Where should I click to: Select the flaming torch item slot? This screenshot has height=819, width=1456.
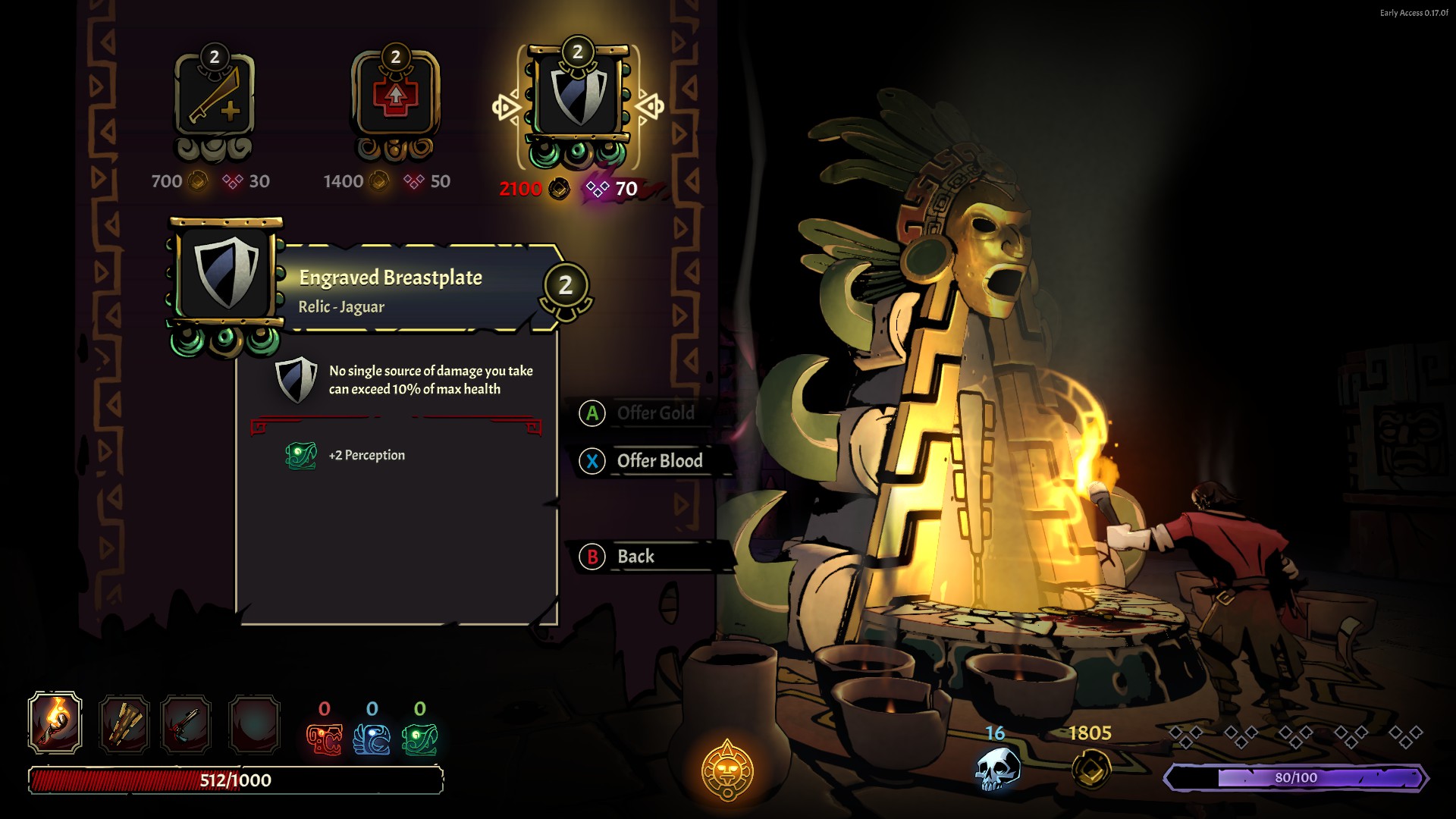click(x=55, y=723)
